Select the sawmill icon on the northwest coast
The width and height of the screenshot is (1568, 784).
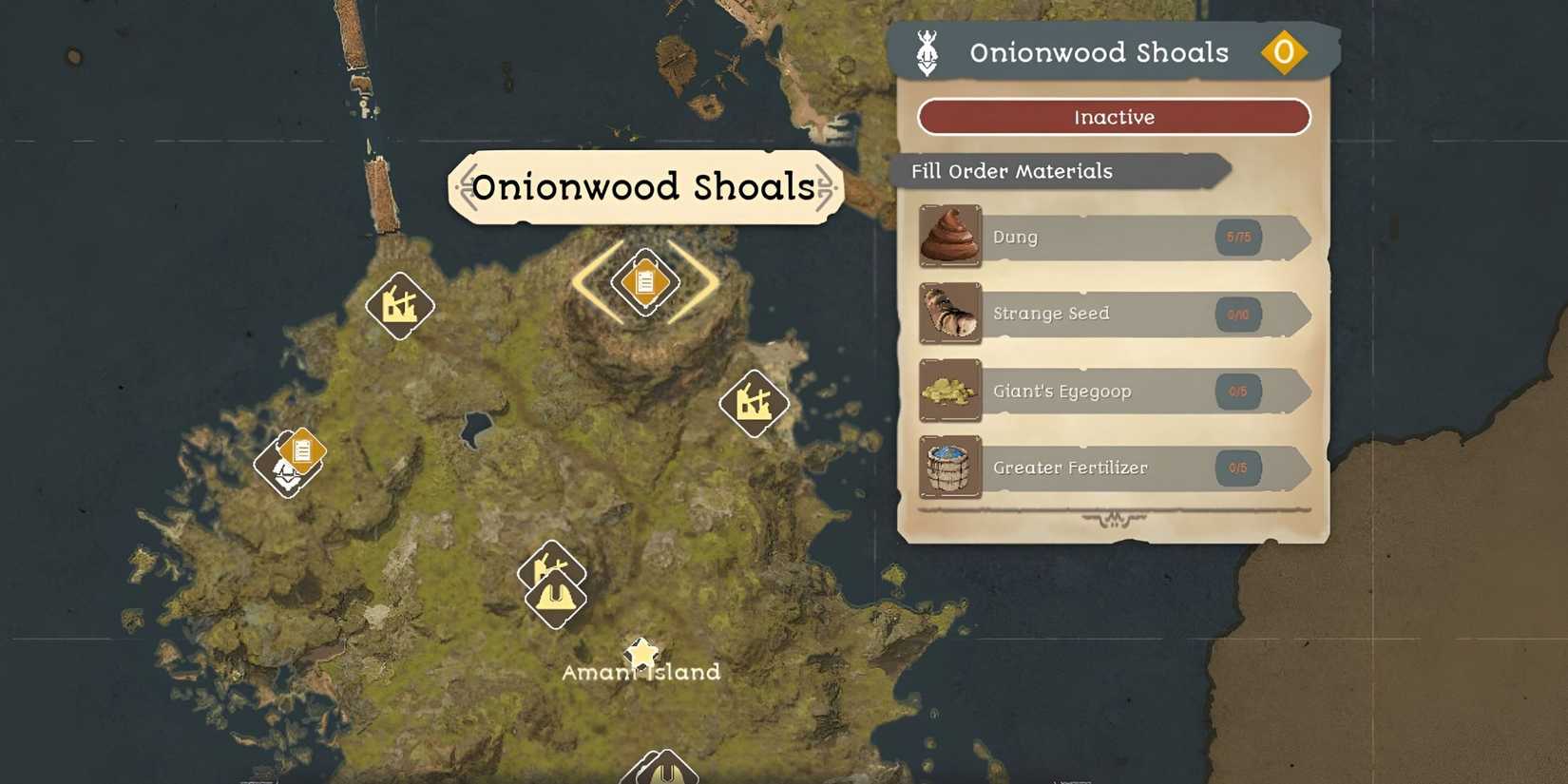pos(400,306)
